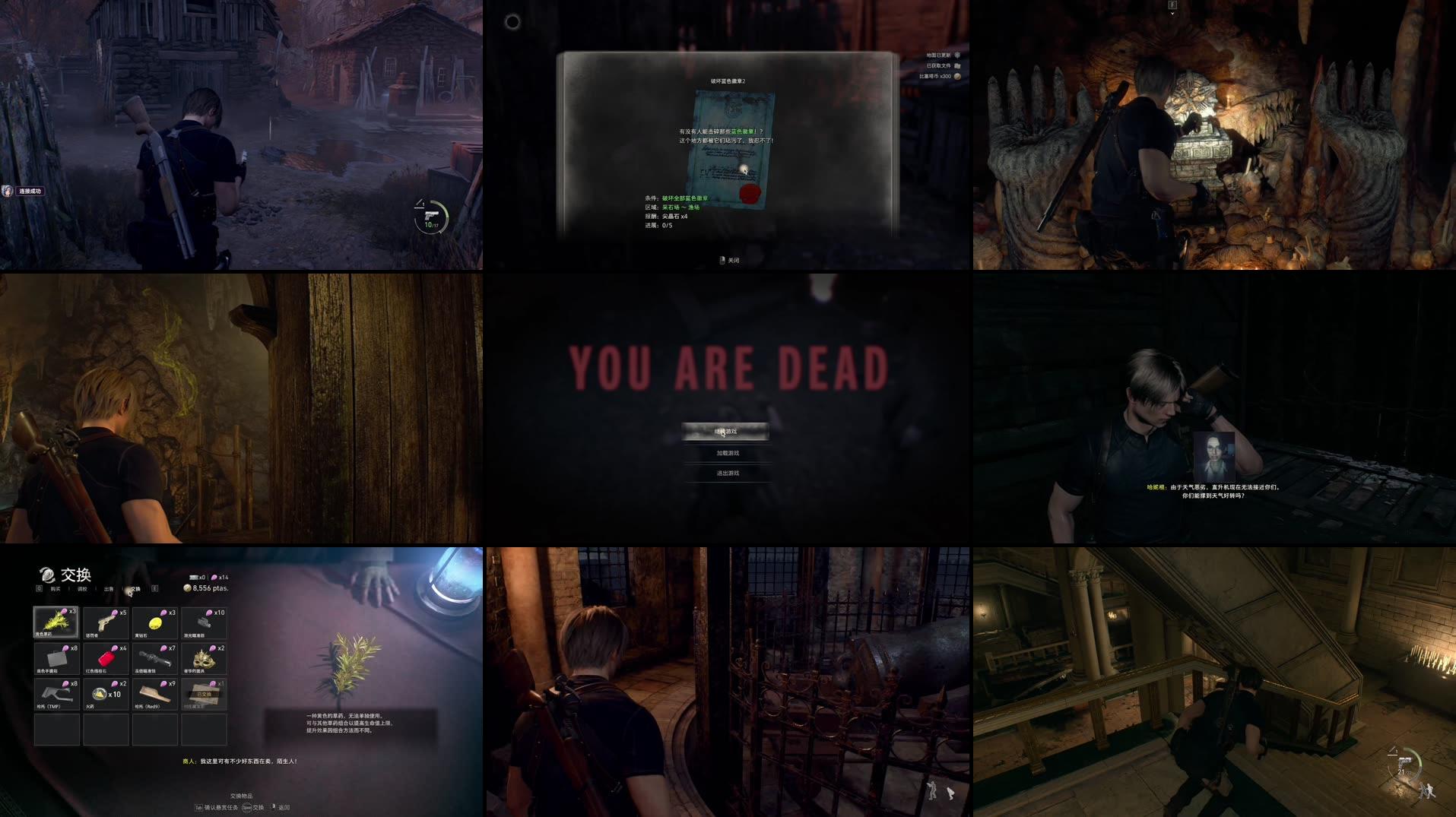
Task: Choose 加载游戏 to load a save
Action: click(730, 451)
